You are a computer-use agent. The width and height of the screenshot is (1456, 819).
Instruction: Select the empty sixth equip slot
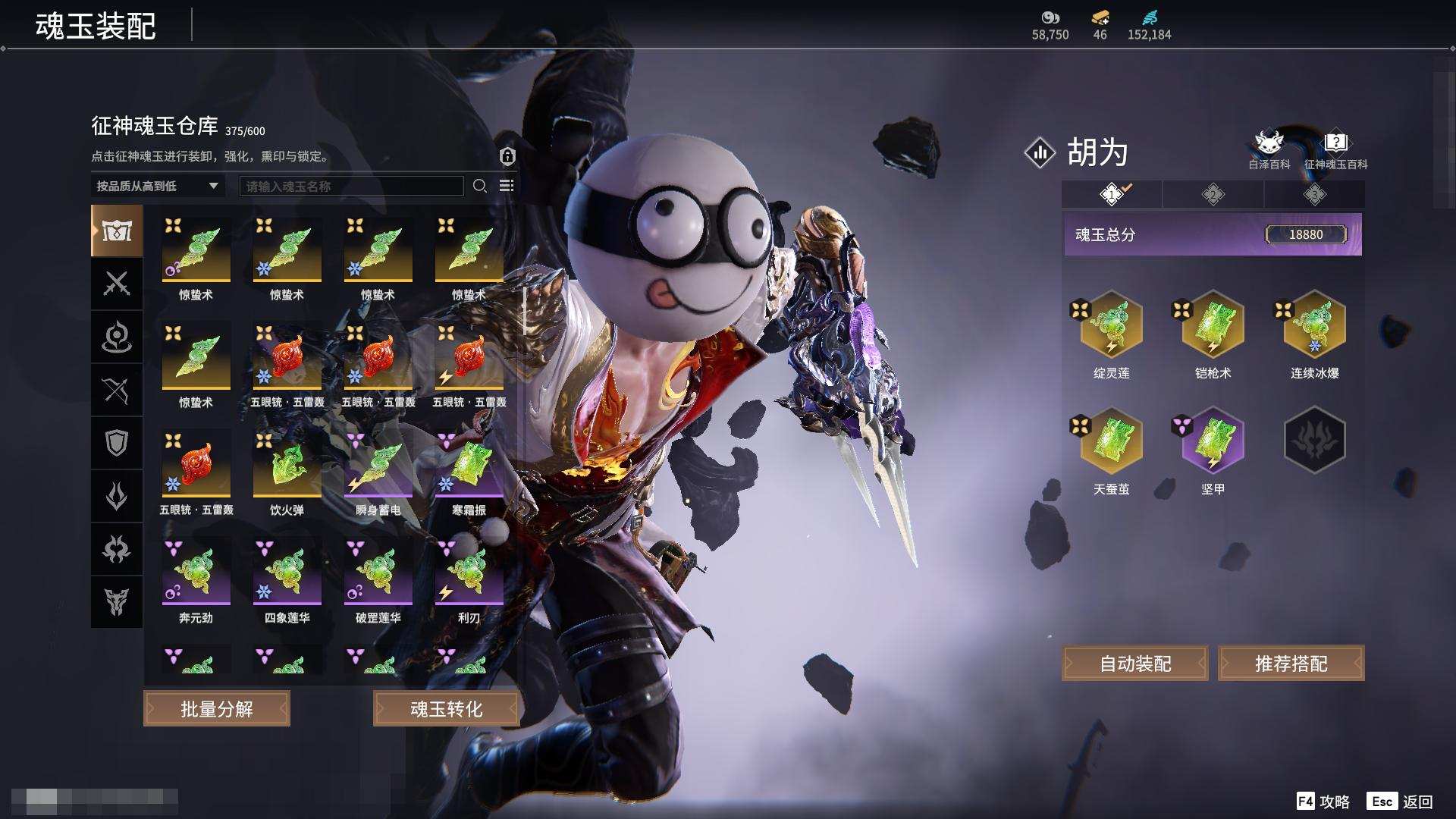click(1314, 439)
